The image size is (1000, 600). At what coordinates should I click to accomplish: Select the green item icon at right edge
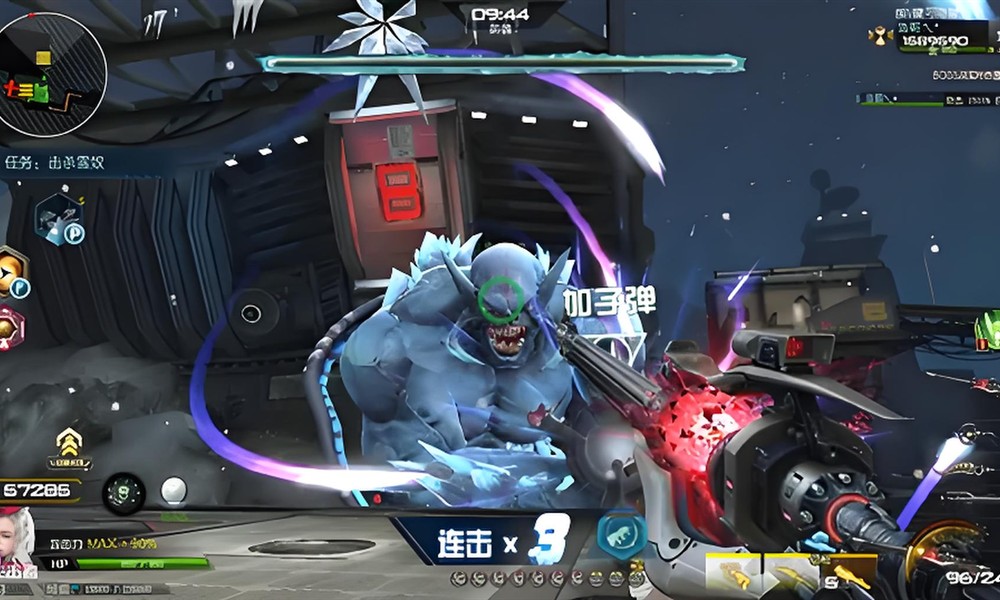pos(988,330)
